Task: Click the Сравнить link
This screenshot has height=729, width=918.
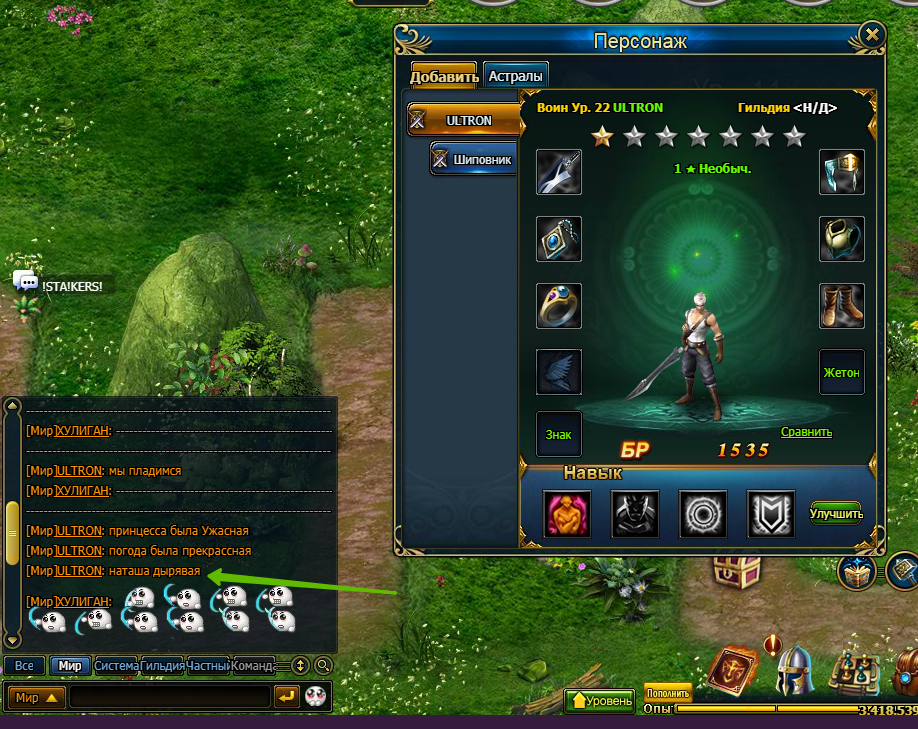Action: point(806,432)
